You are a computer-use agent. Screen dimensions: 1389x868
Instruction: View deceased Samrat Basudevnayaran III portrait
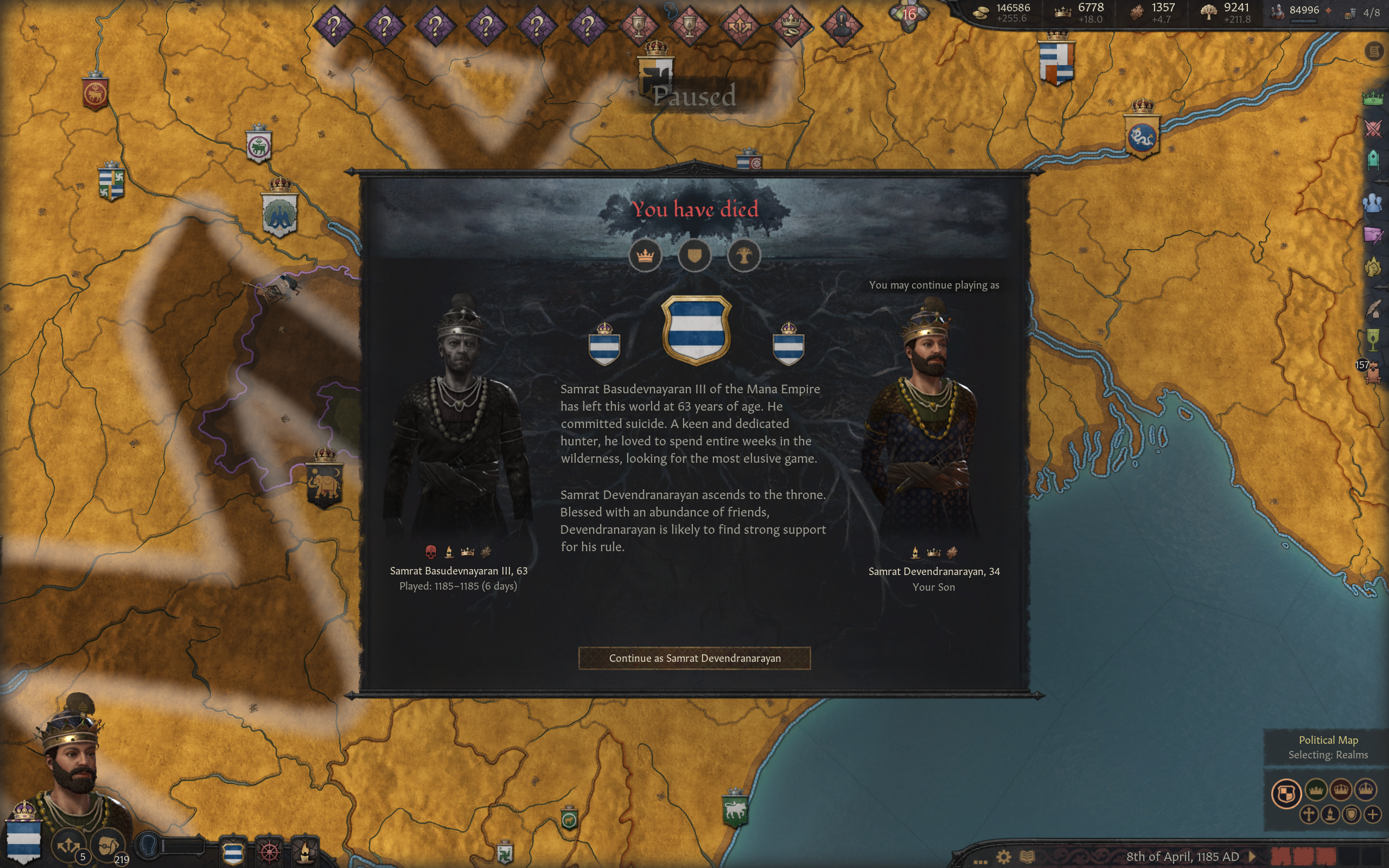coord(458,419)
